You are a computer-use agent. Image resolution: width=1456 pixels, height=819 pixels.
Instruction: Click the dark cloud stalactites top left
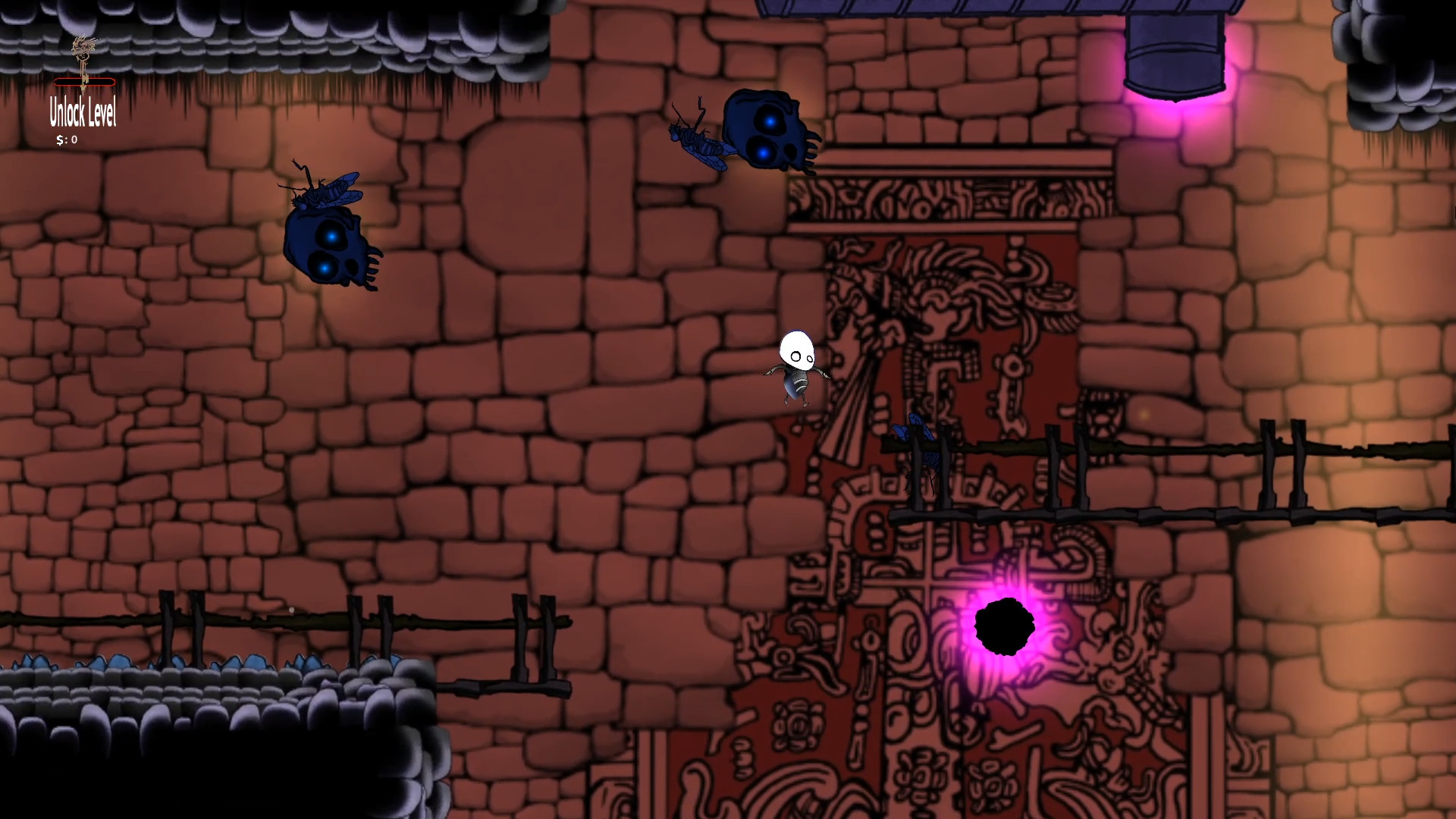coord(303,38)
